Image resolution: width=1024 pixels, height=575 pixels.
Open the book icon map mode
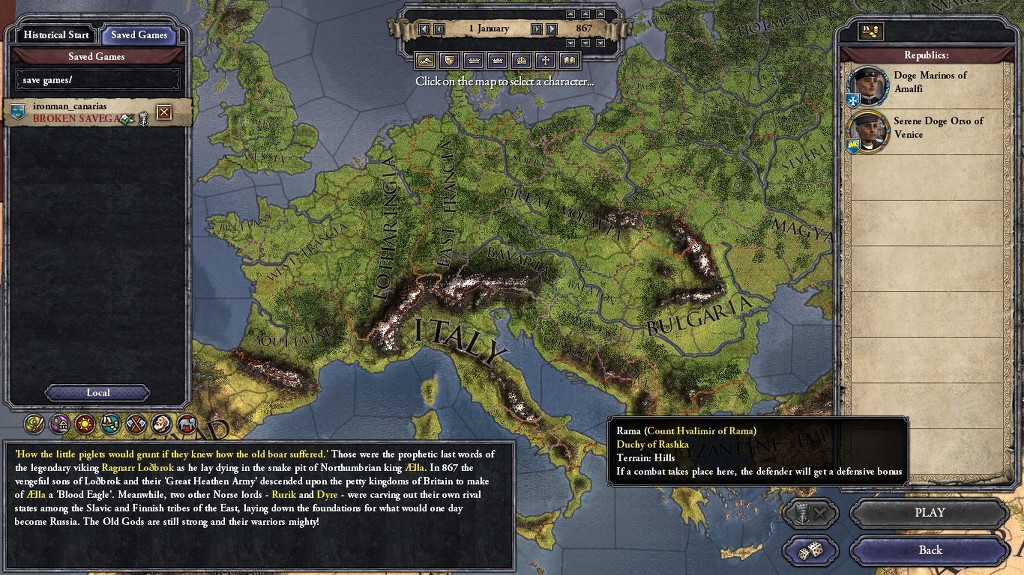570,60
